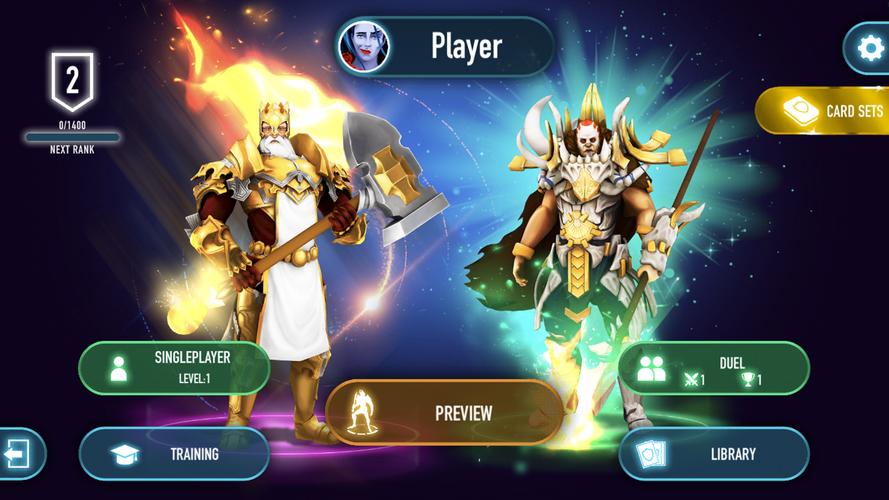Open the card Library
Screen dimensions: 889x500
713,454
